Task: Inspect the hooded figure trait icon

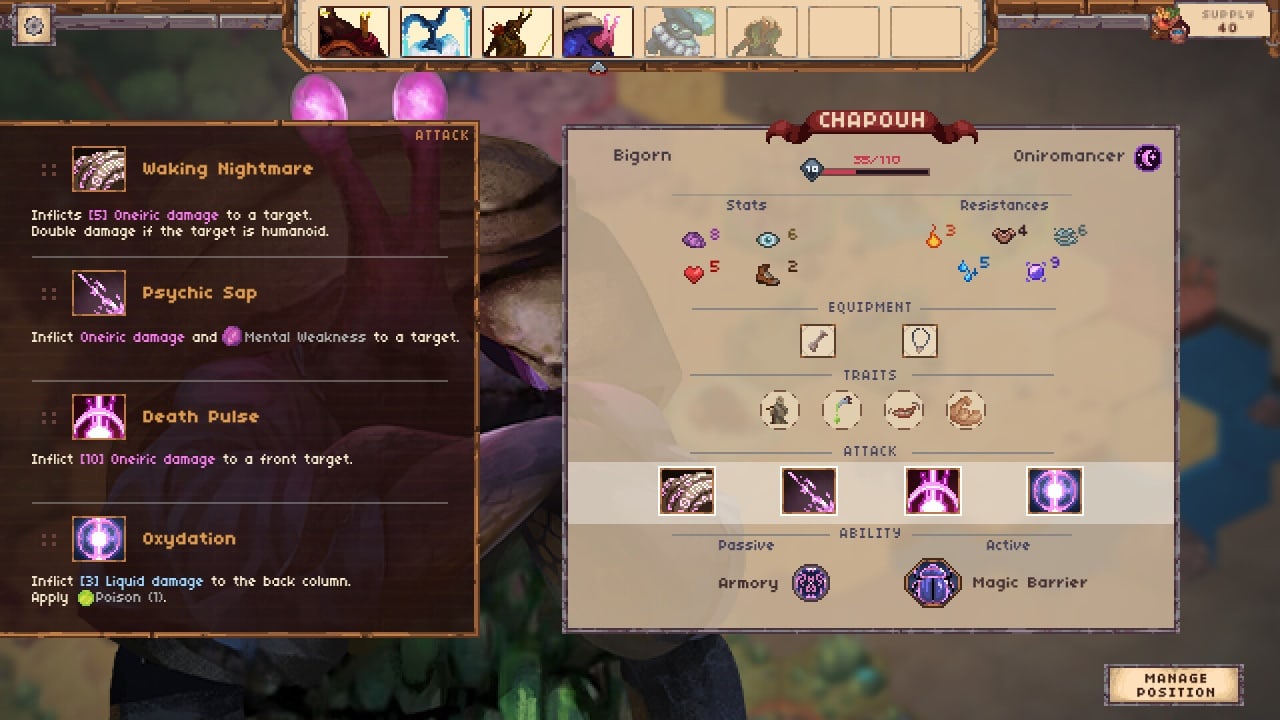Action: pyautogui.click(x=779, y=410)
